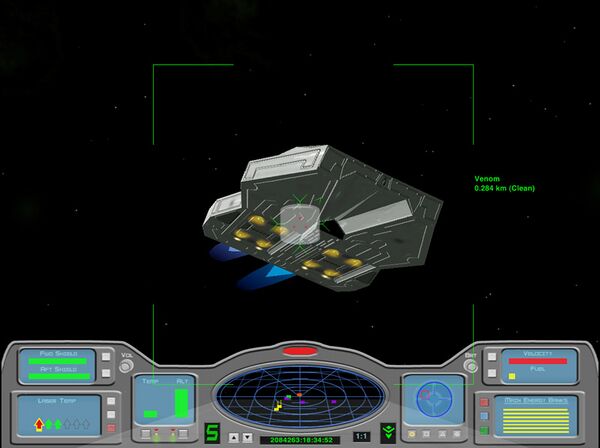
Task: Click the square button beside Fwd Shield
Action: [103, 356]
